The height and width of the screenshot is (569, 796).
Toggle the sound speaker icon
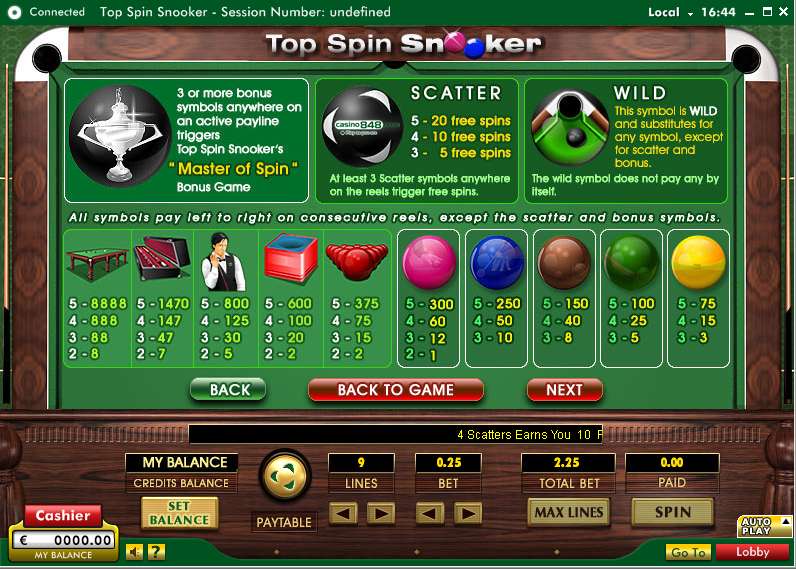click(x=135, y=551)
